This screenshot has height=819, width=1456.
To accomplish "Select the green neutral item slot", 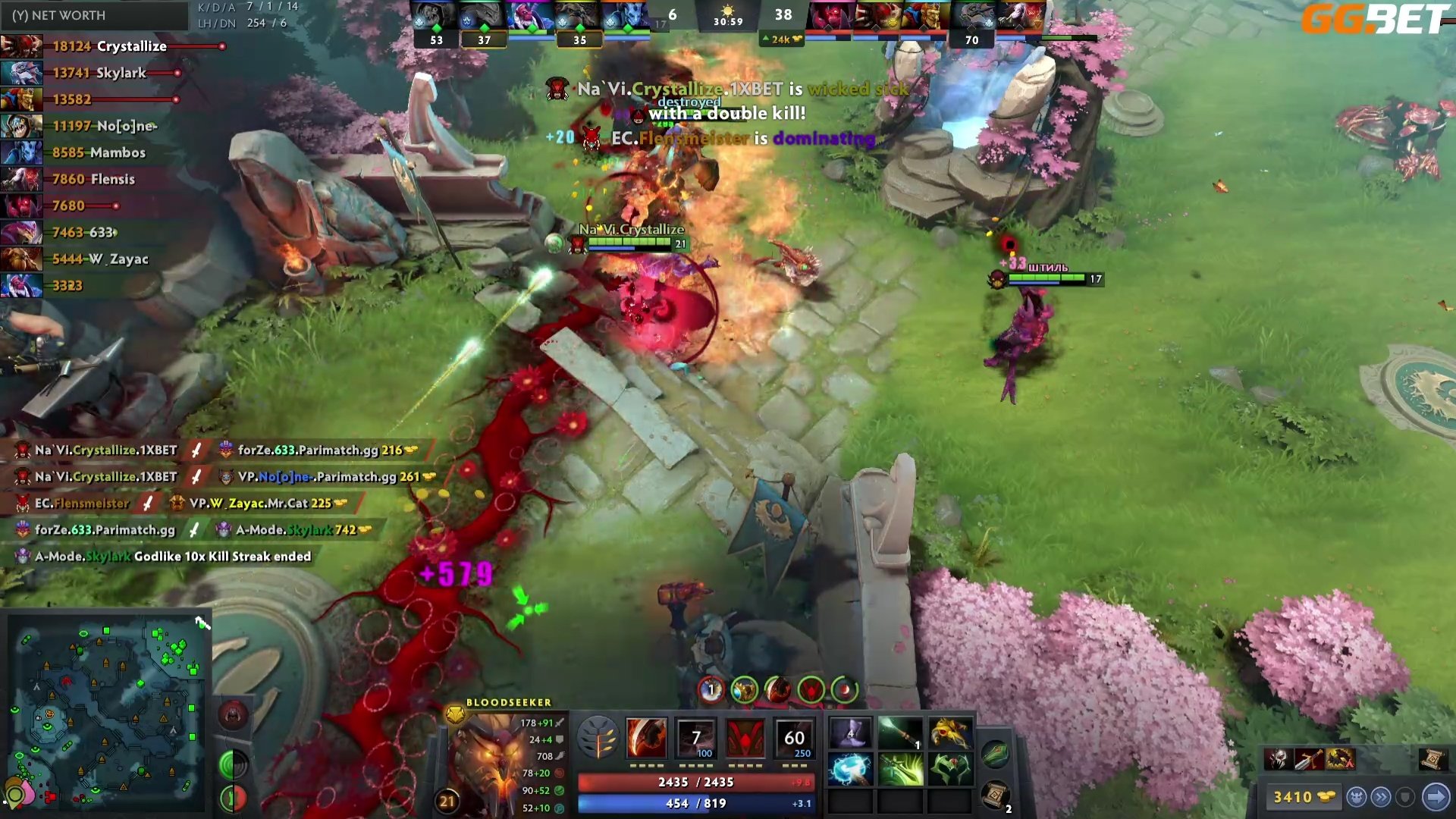I will (x=995, y=753).
